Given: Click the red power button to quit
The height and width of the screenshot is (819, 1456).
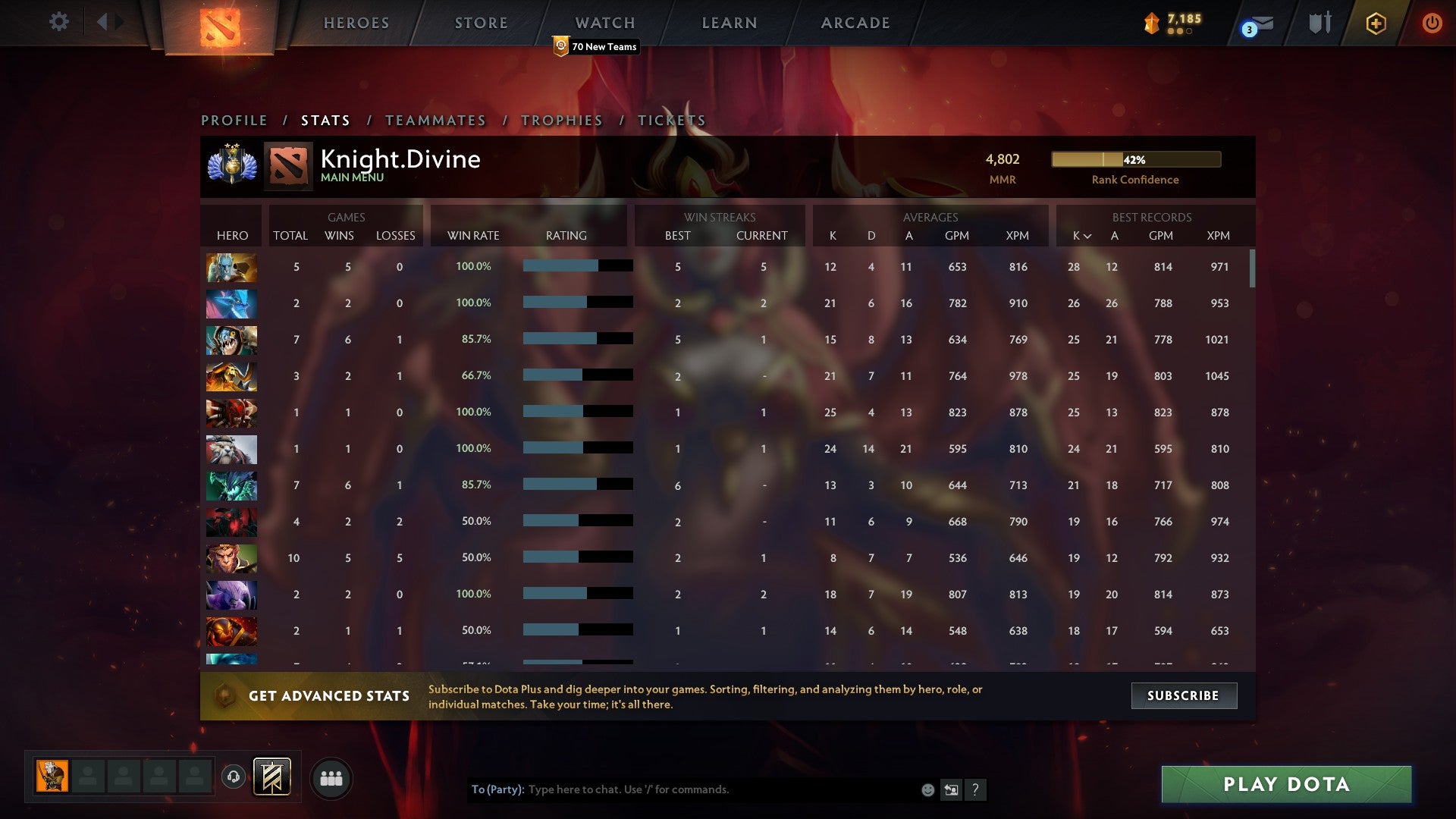Looking at the screenshot, I should [x=1432, y=23].
